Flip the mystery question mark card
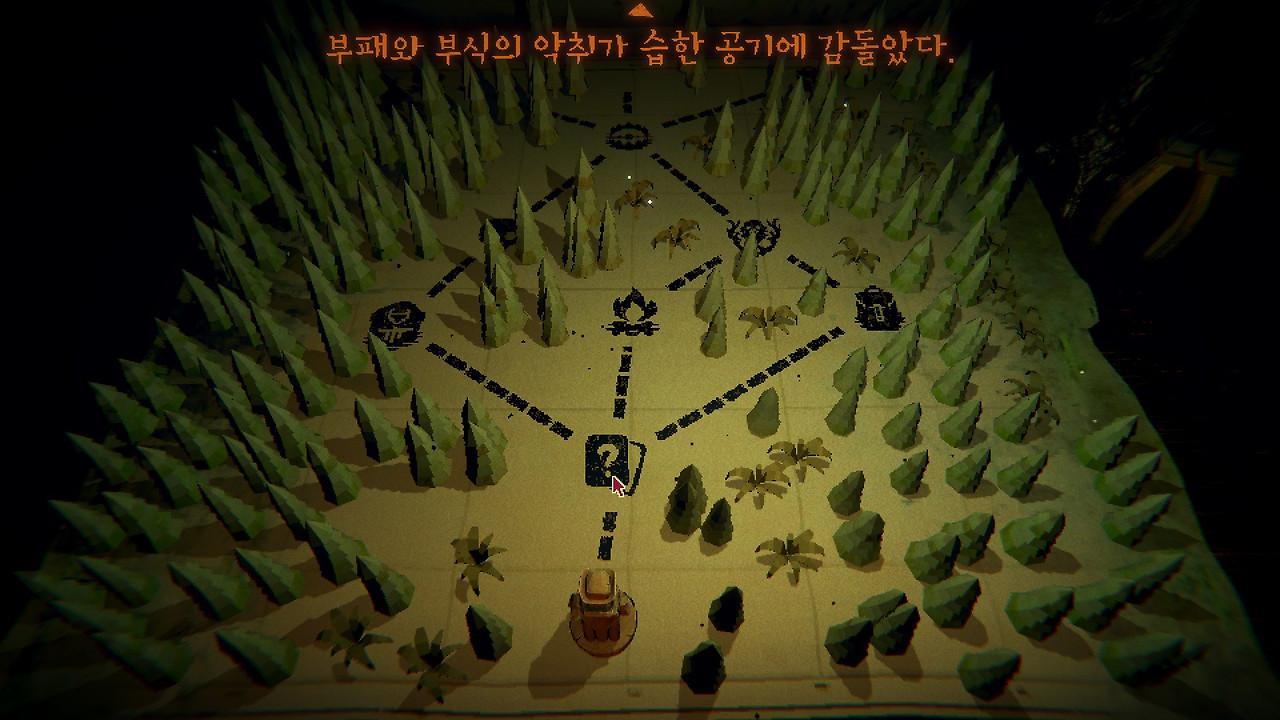 604,458
